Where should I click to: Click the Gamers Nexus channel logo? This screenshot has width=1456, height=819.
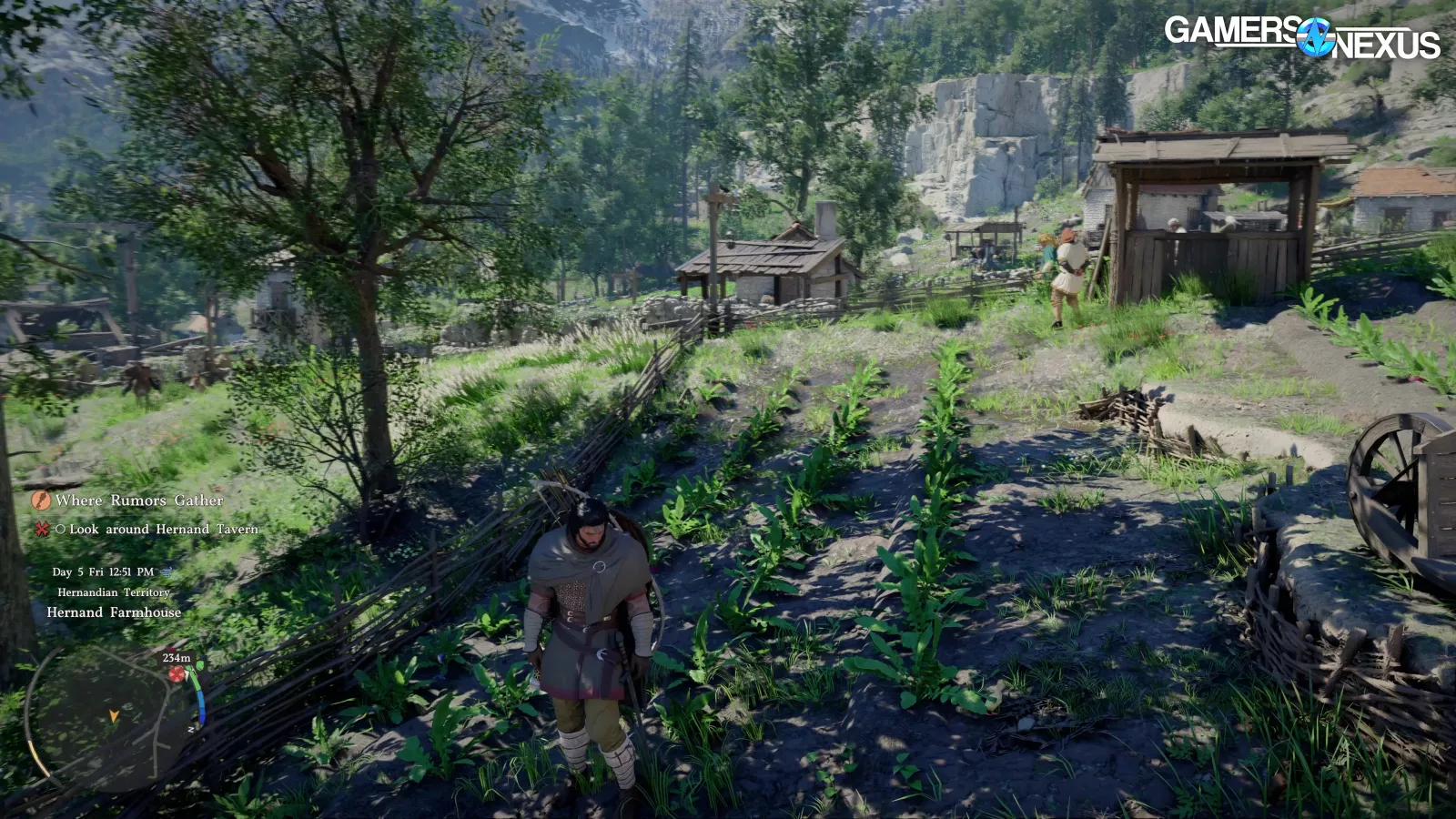point(1301,37)
